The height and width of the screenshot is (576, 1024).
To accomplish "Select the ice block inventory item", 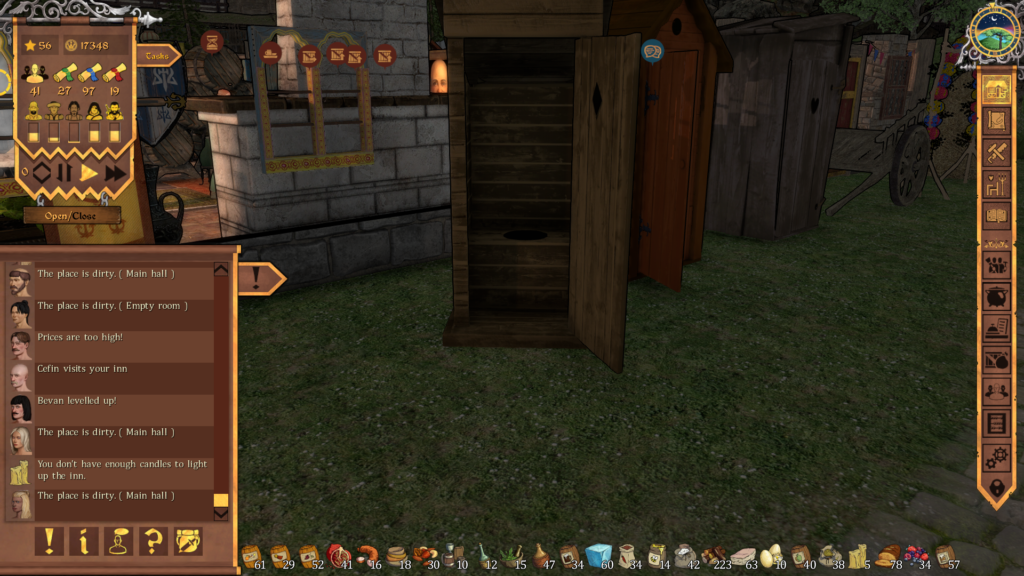I will click(598, 555).
